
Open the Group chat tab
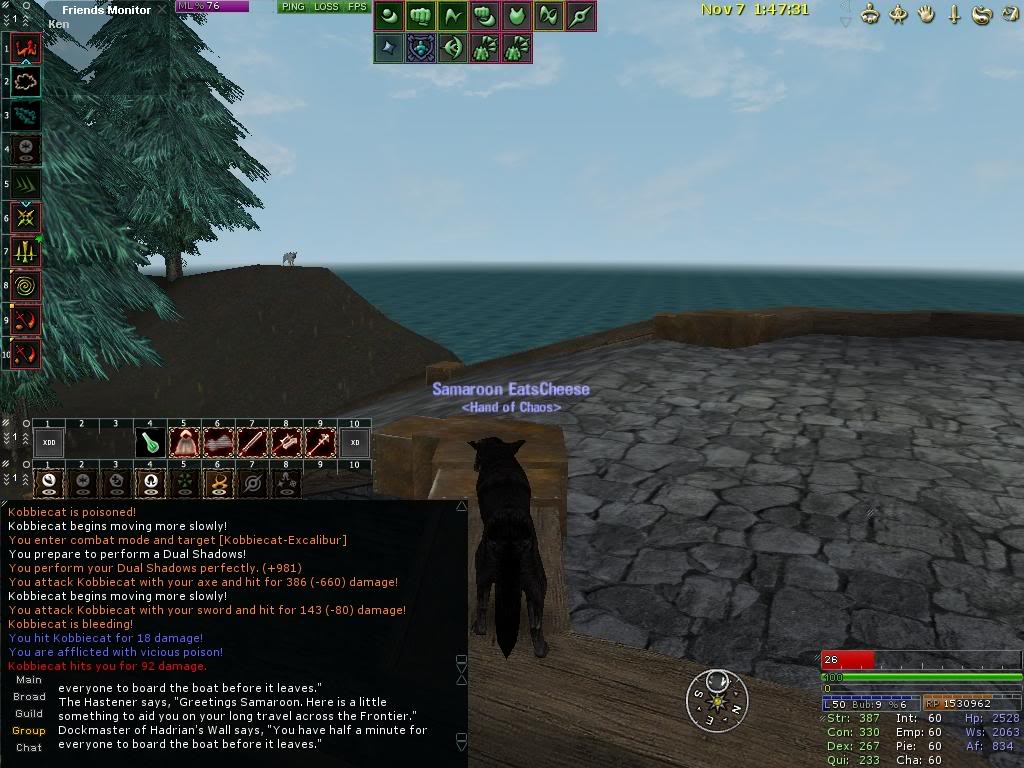(29, 731)
